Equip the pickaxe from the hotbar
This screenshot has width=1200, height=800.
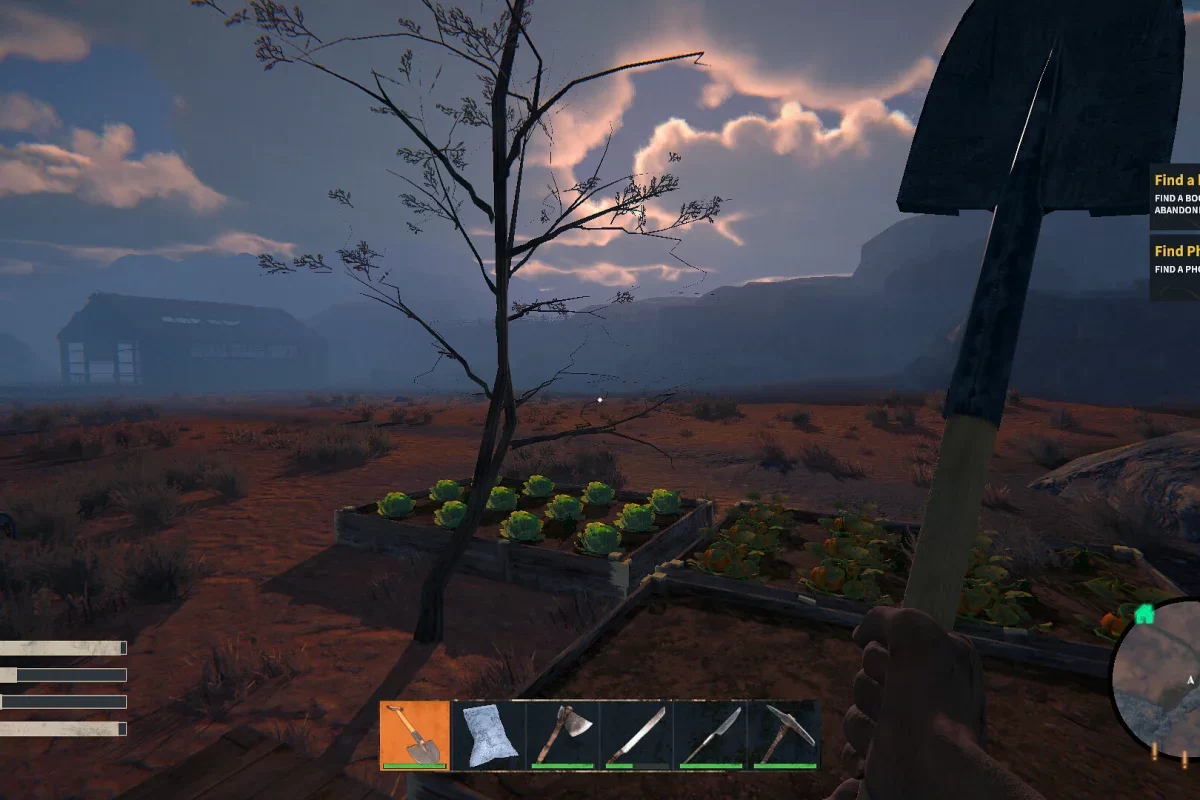point(785,735)
